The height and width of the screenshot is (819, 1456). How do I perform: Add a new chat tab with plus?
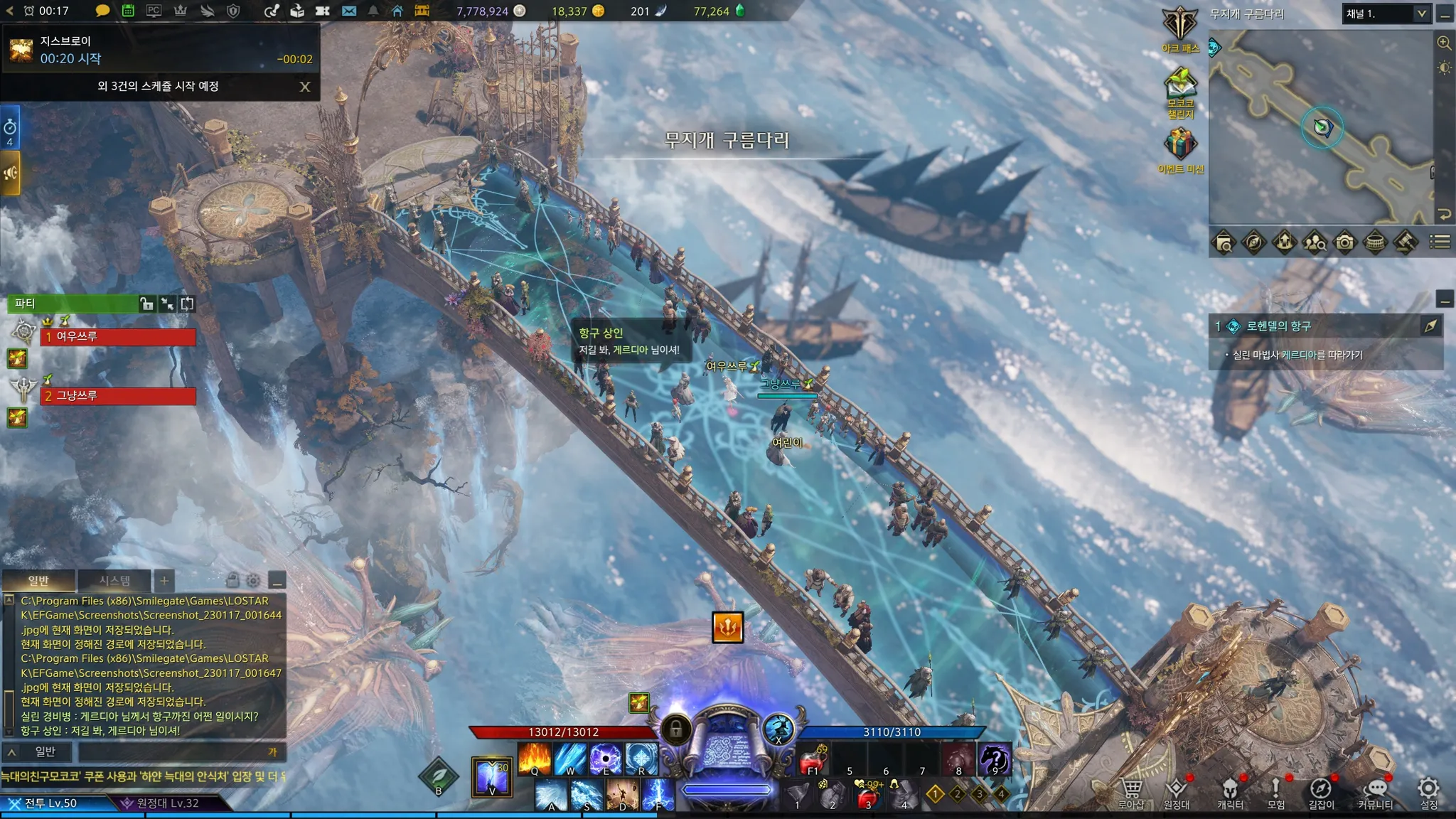click(x=164, y=581)
